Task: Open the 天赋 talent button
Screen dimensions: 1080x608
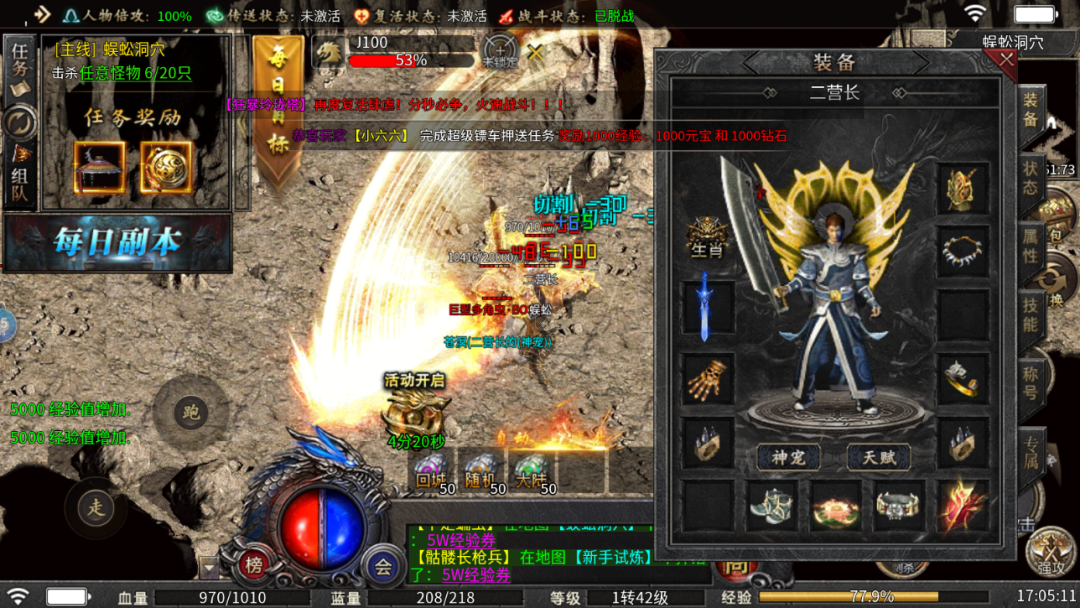Action: tap(879, 458)
